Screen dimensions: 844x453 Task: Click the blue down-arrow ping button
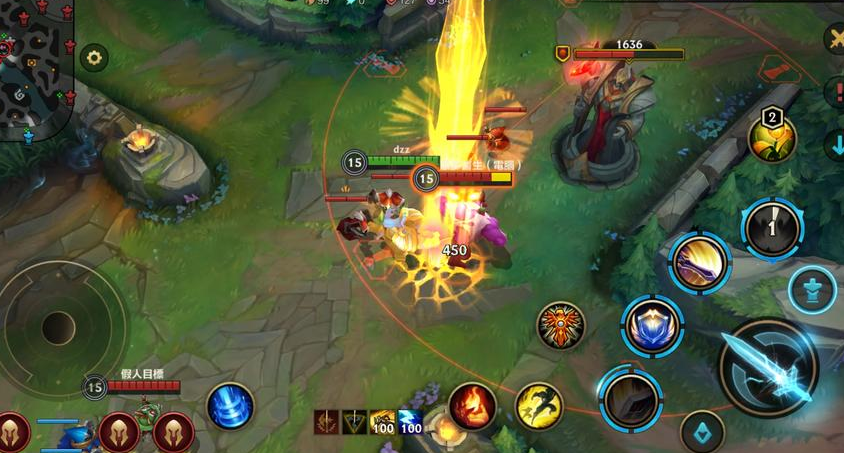click(x=836, y=145)
